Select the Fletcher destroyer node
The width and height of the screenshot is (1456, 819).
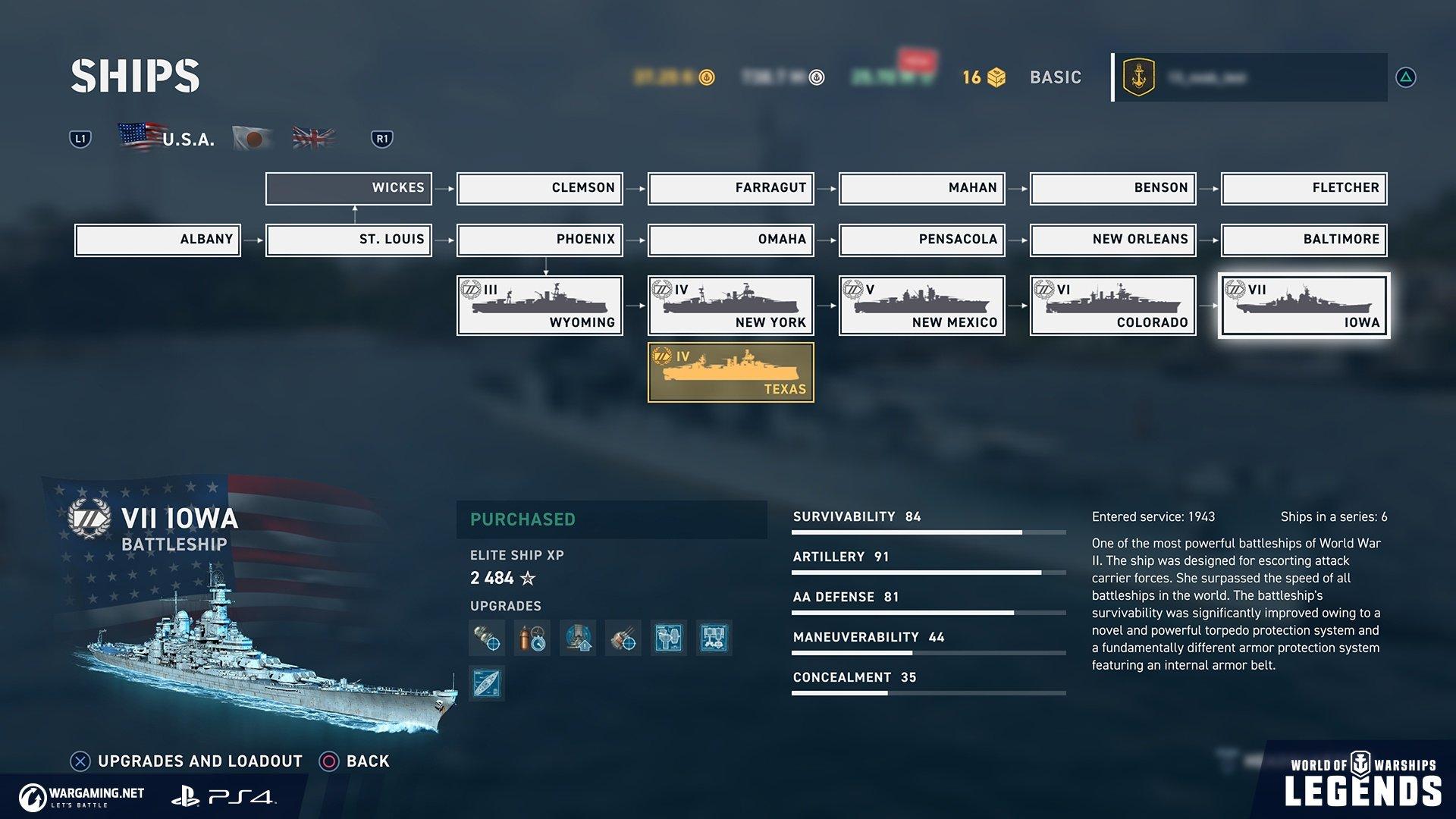tap(1303, 188)
